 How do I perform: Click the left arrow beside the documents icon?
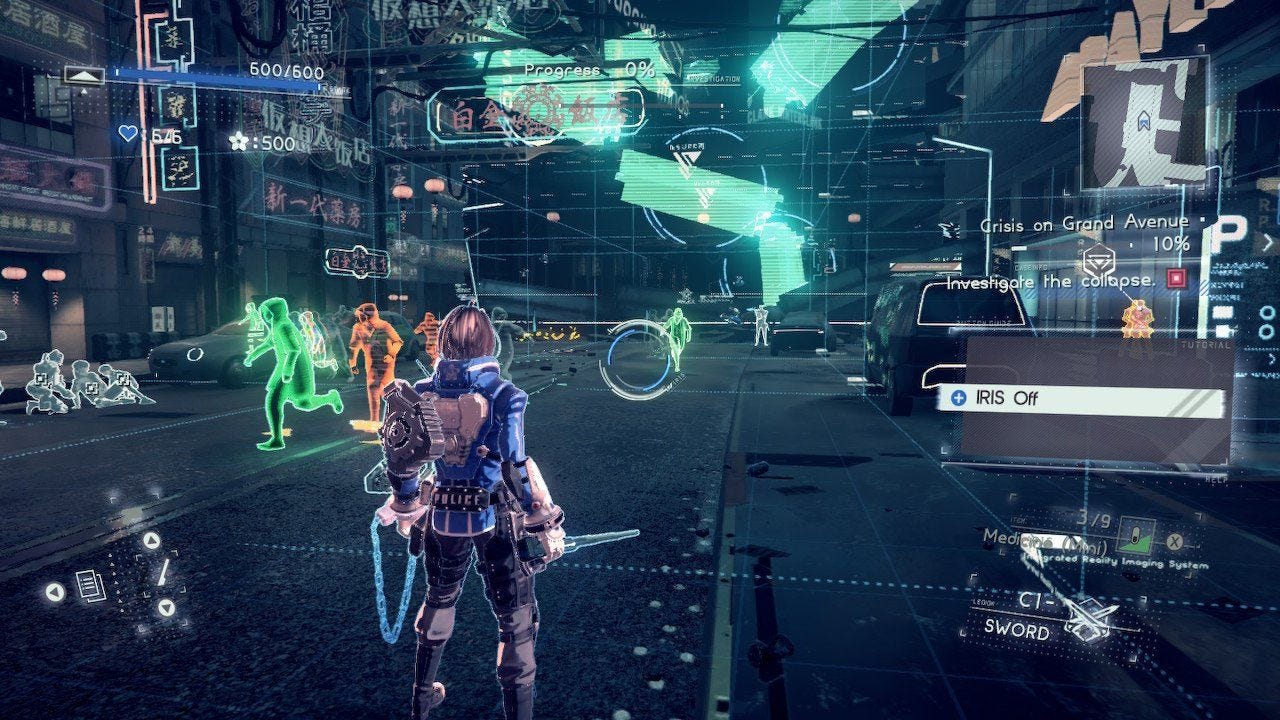tap(55, 592)
